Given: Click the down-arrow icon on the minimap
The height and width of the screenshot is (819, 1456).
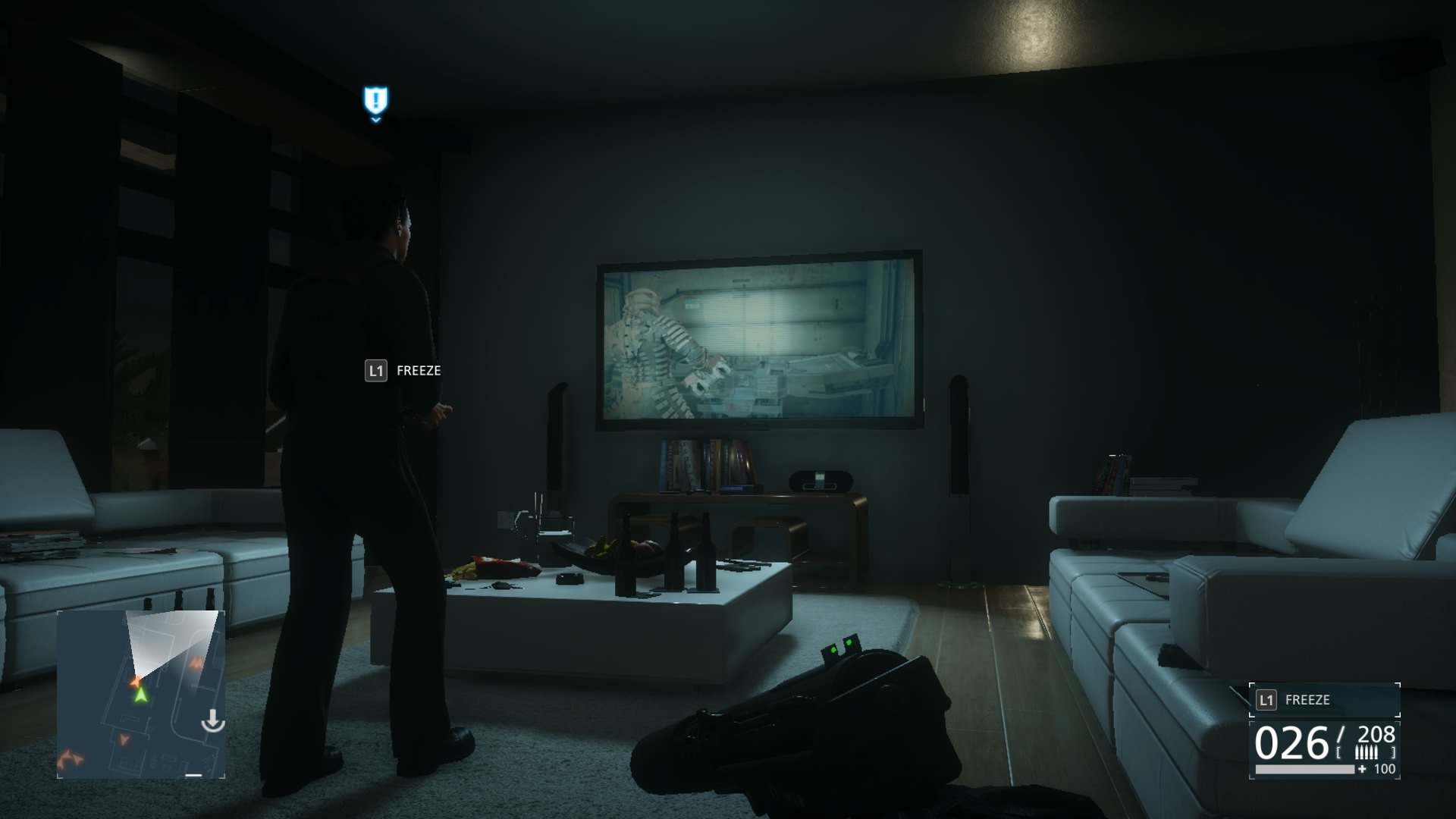Looking at the screenshot, I should 212,721.
